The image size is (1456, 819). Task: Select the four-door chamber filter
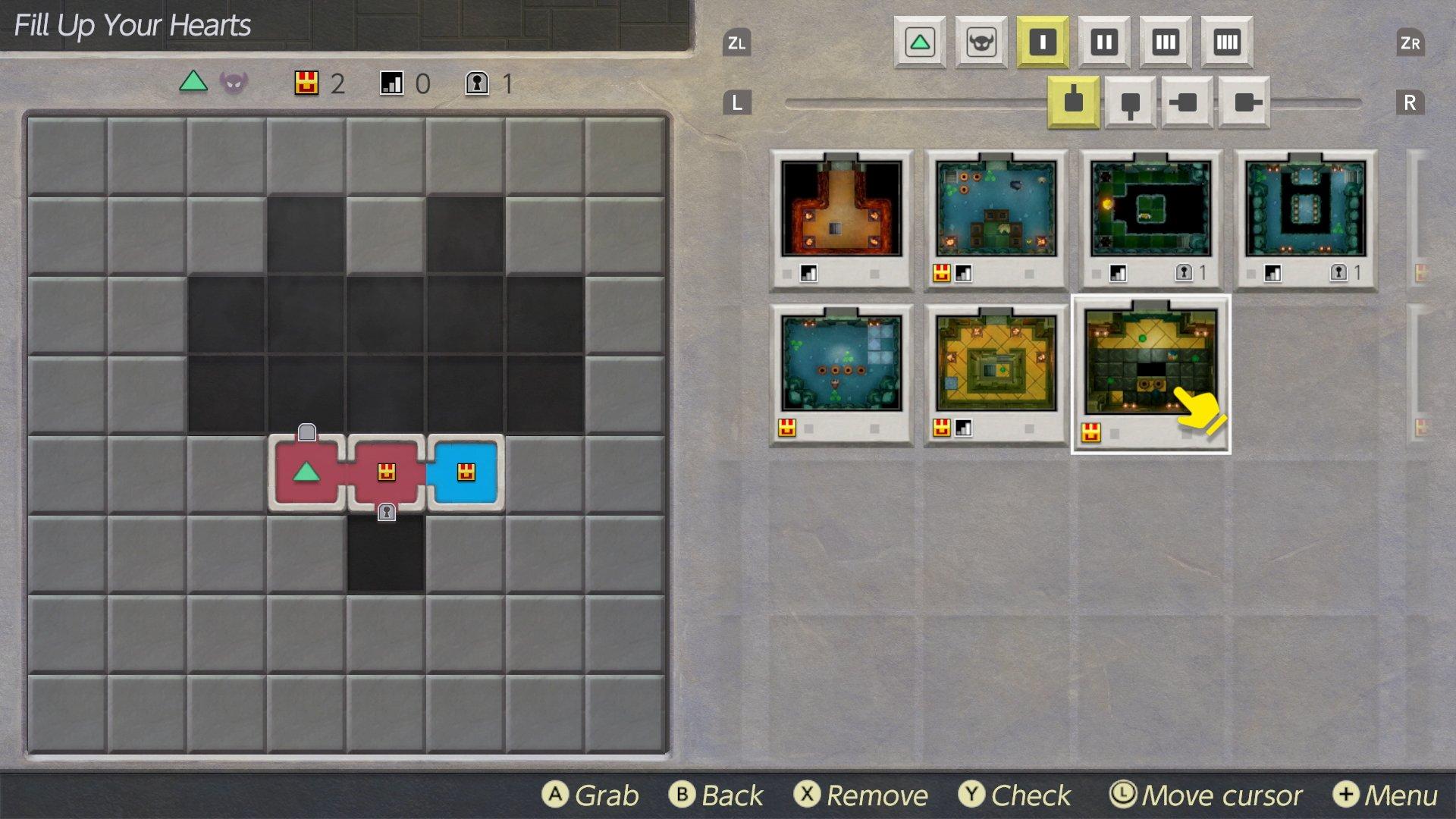[x=1225, y=43]
